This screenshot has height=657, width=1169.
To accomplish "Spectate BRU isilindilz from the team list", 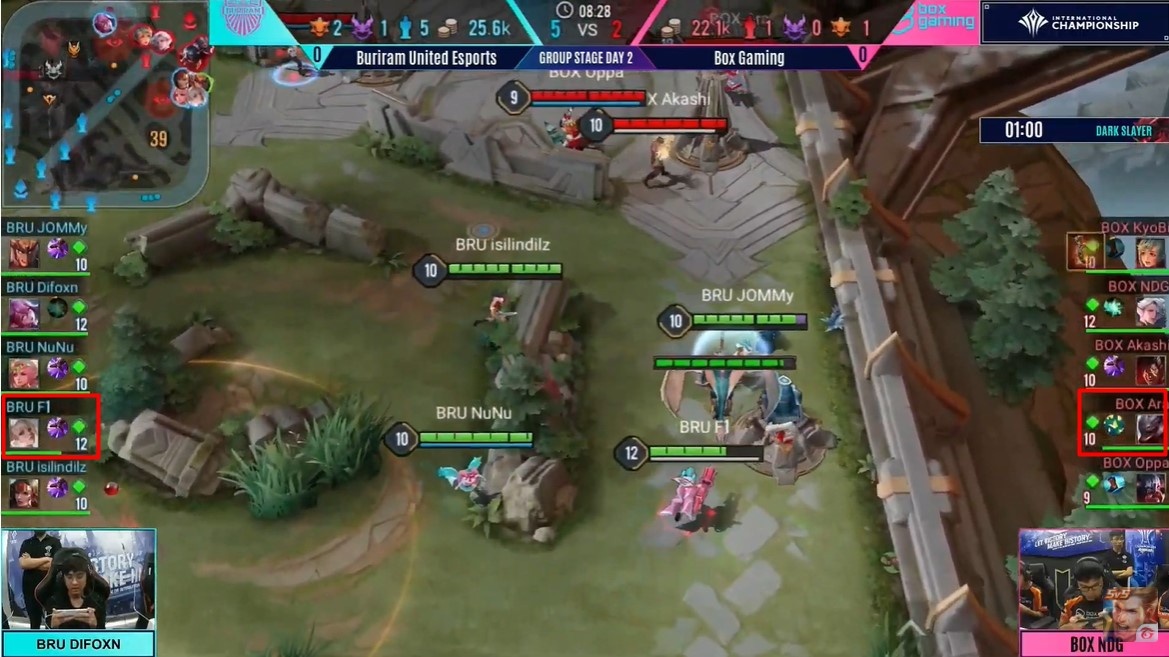I will click(x=48, y=485).
